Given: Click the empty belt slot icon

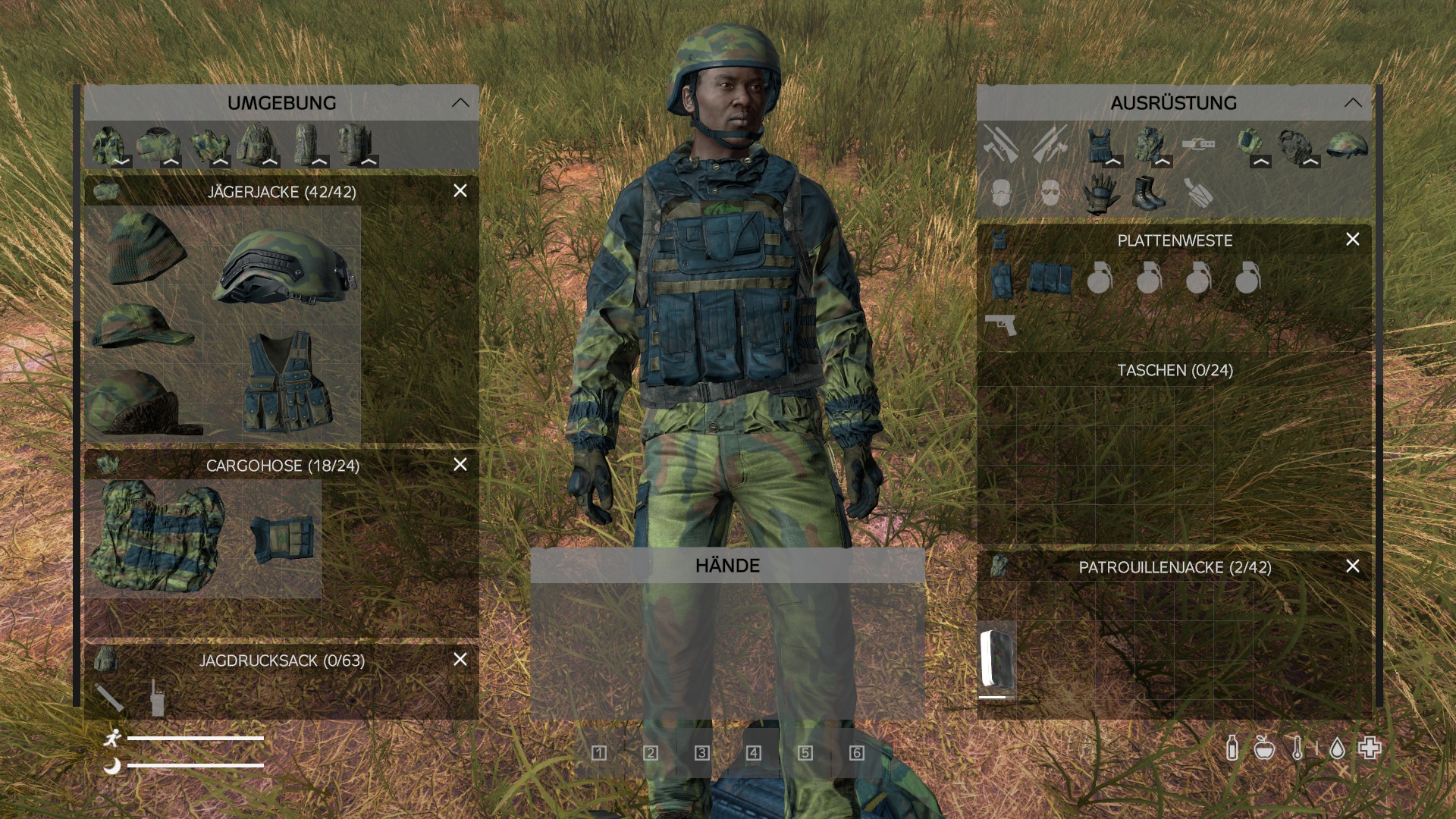Looking at the screenshot, I should point(1198,144).
